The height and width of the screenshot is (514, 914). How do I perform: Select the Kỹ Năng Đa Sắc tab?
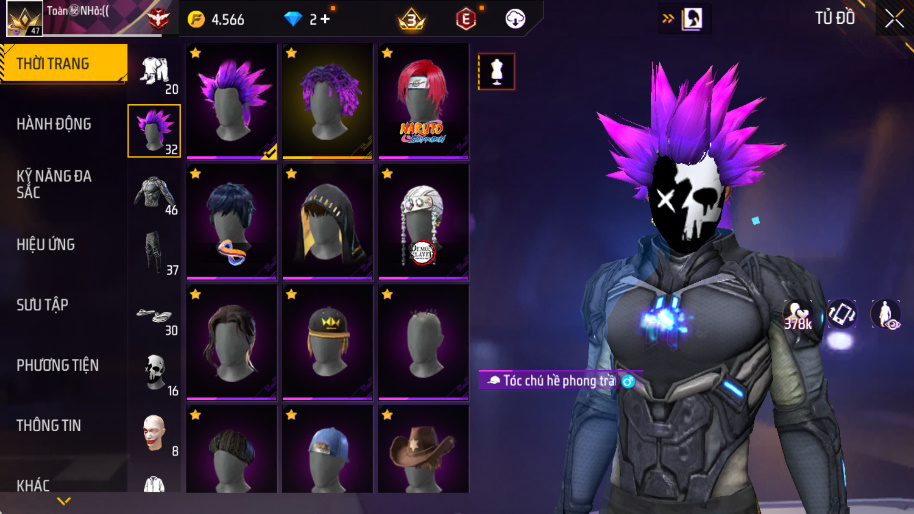pyautogui.click(x=54, y=184)
